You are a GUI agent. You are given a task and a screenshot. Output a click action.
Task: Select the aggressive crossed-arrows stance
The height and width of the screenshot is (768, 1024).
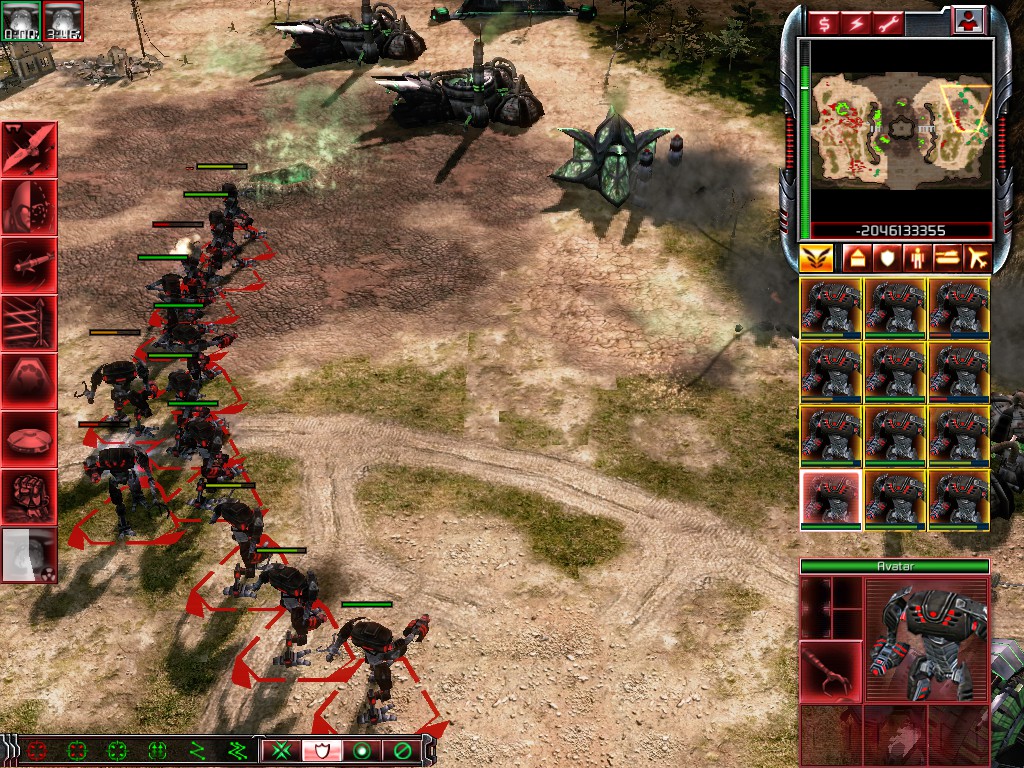282,750
